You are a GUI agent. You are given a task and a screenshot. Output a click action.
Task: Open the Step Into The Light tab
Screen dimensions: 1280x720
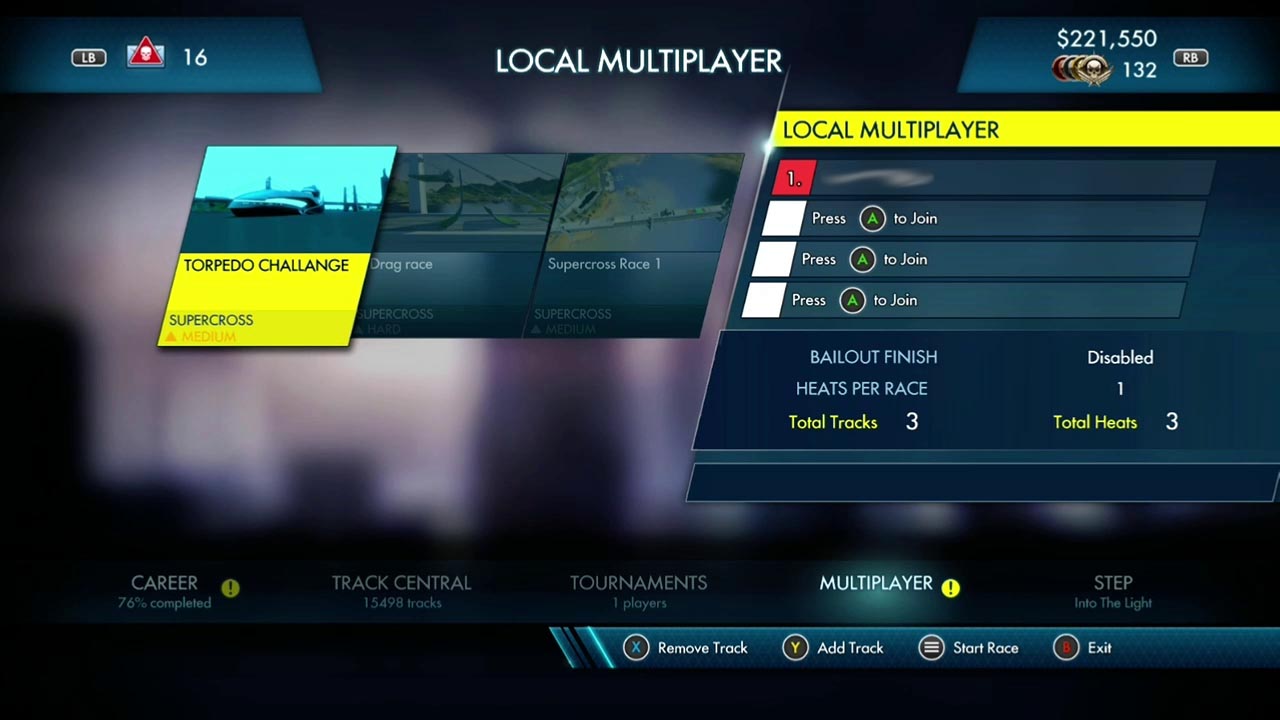[x=1112, y=590]
